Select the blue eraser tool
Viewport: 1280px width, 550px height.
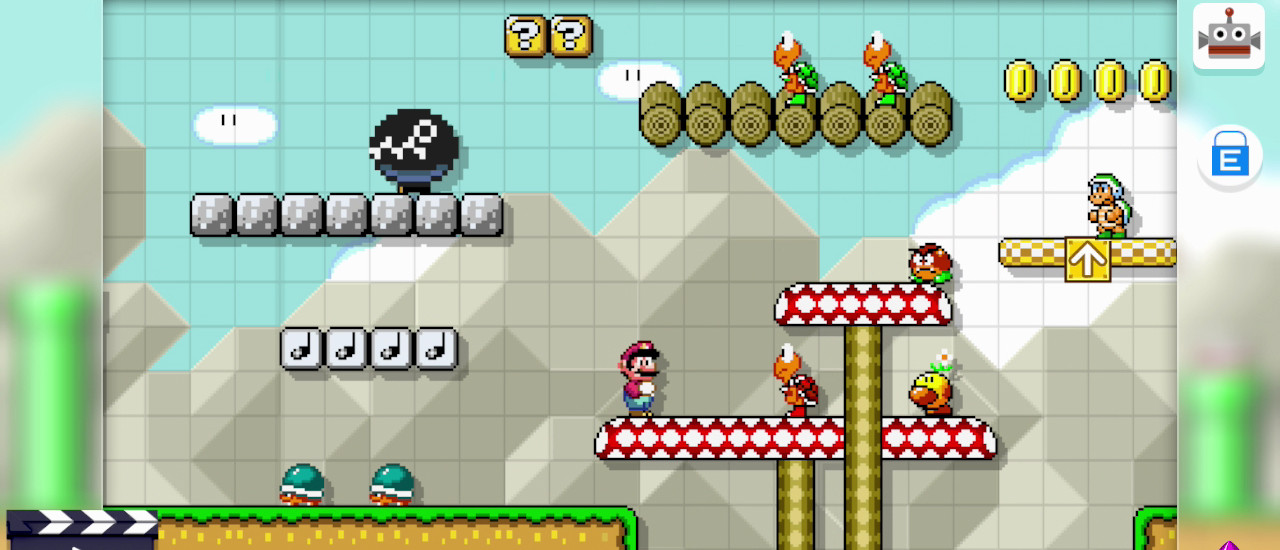pos(1229,157)
